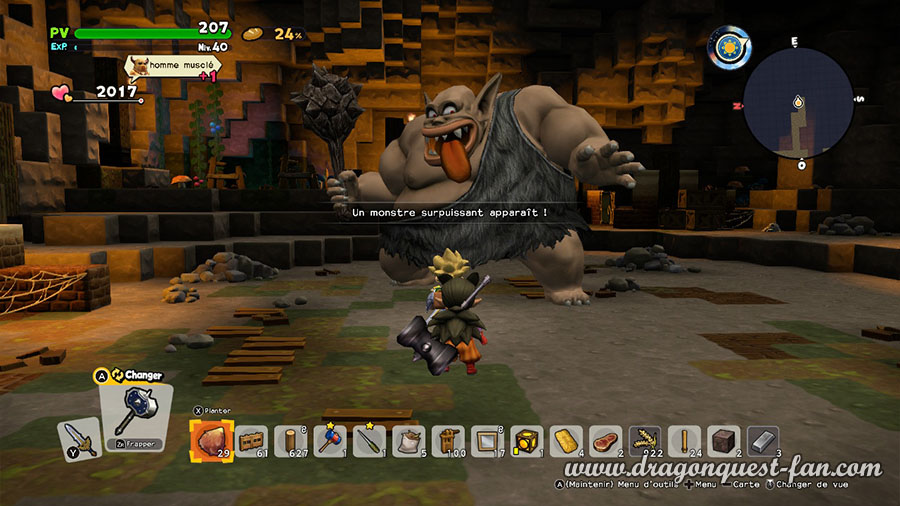This screenshot has height=506, width=900.
Task: Choose the glass window hotbar slot
Action: point(486,440)
